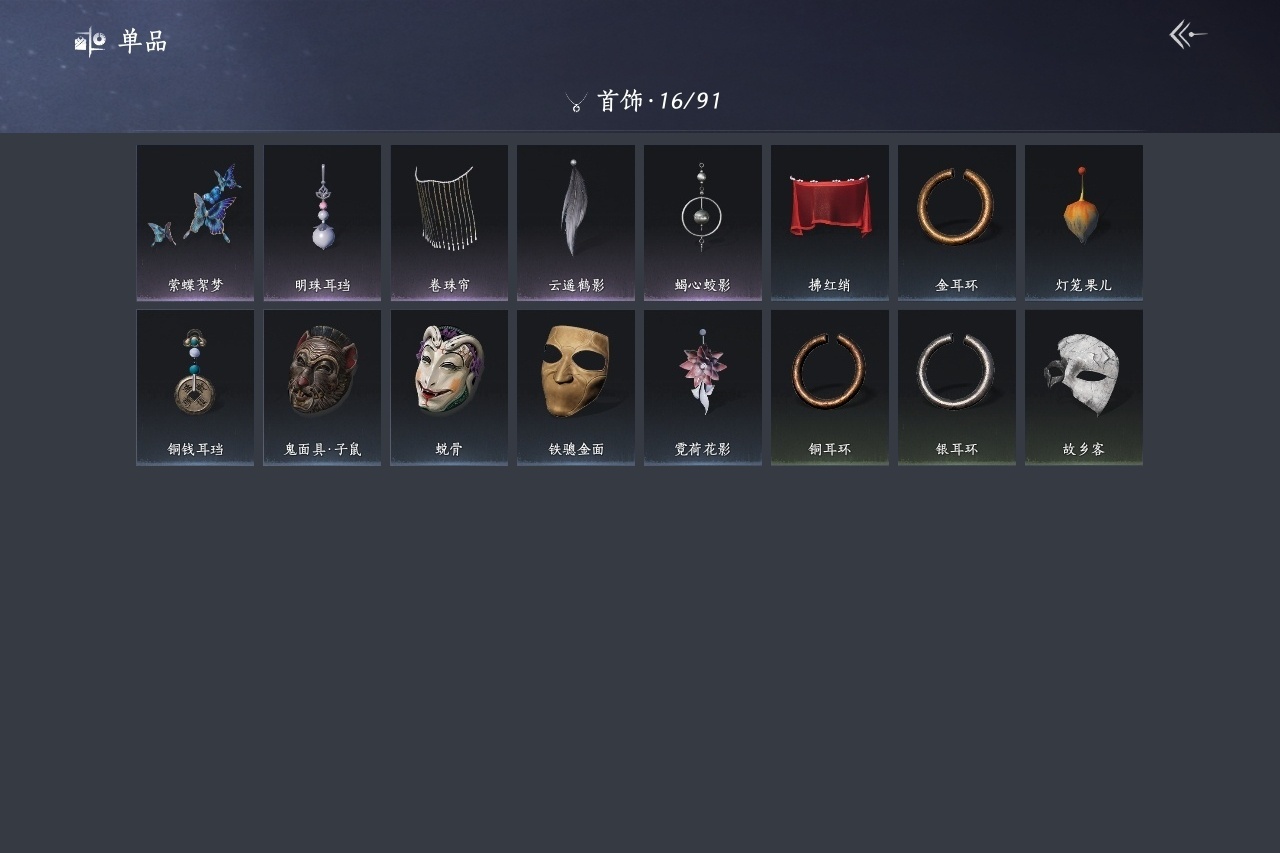Pick the 云遥鹤影 feather accessory

(576, 222)
